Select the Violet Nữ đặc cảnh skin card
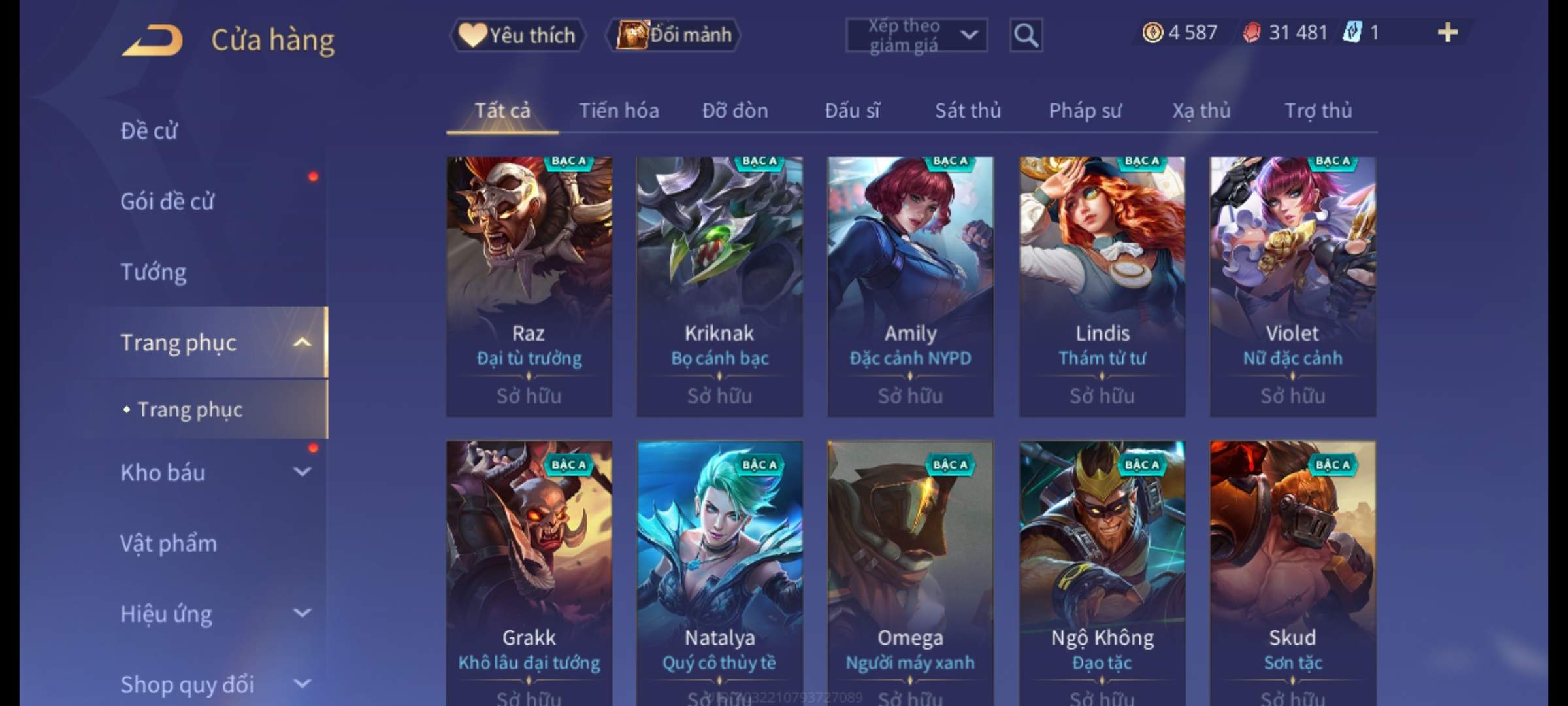 coord(1292,286)
